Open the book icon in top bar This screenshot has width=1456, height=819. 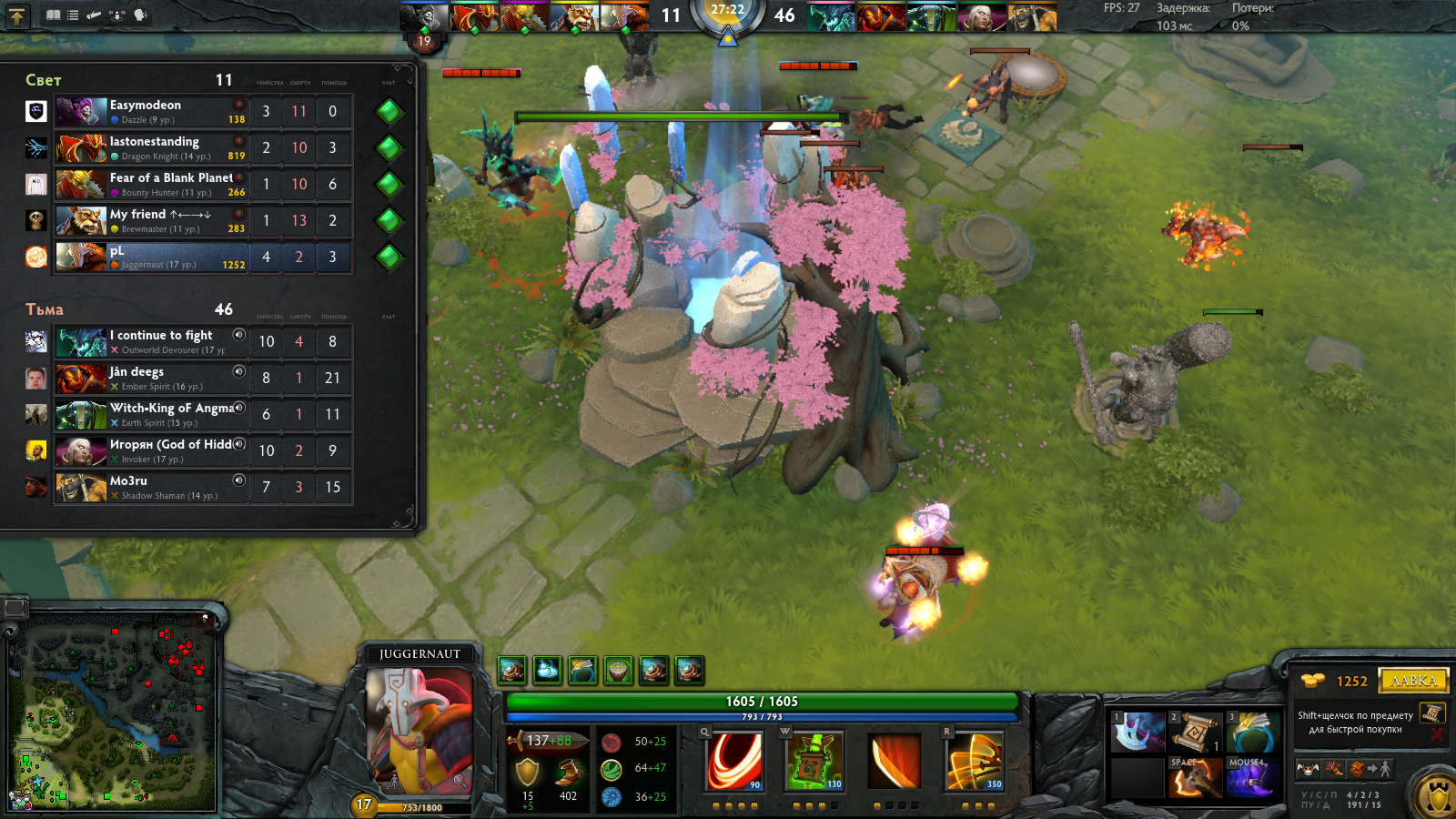point(54,15)
